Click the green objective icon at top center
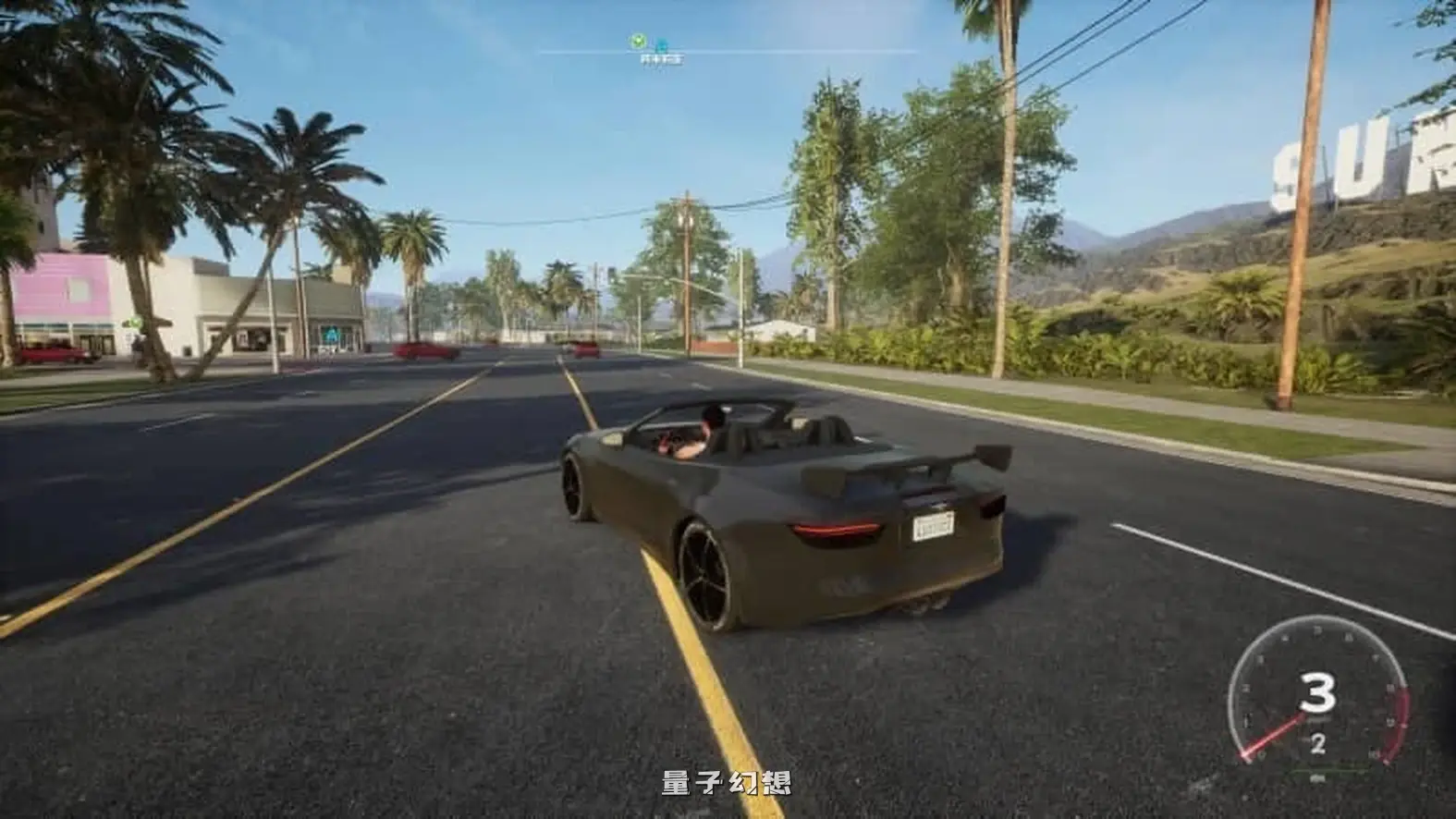The width and height of the screenshot is (1456, 819). tap(638, 40)
